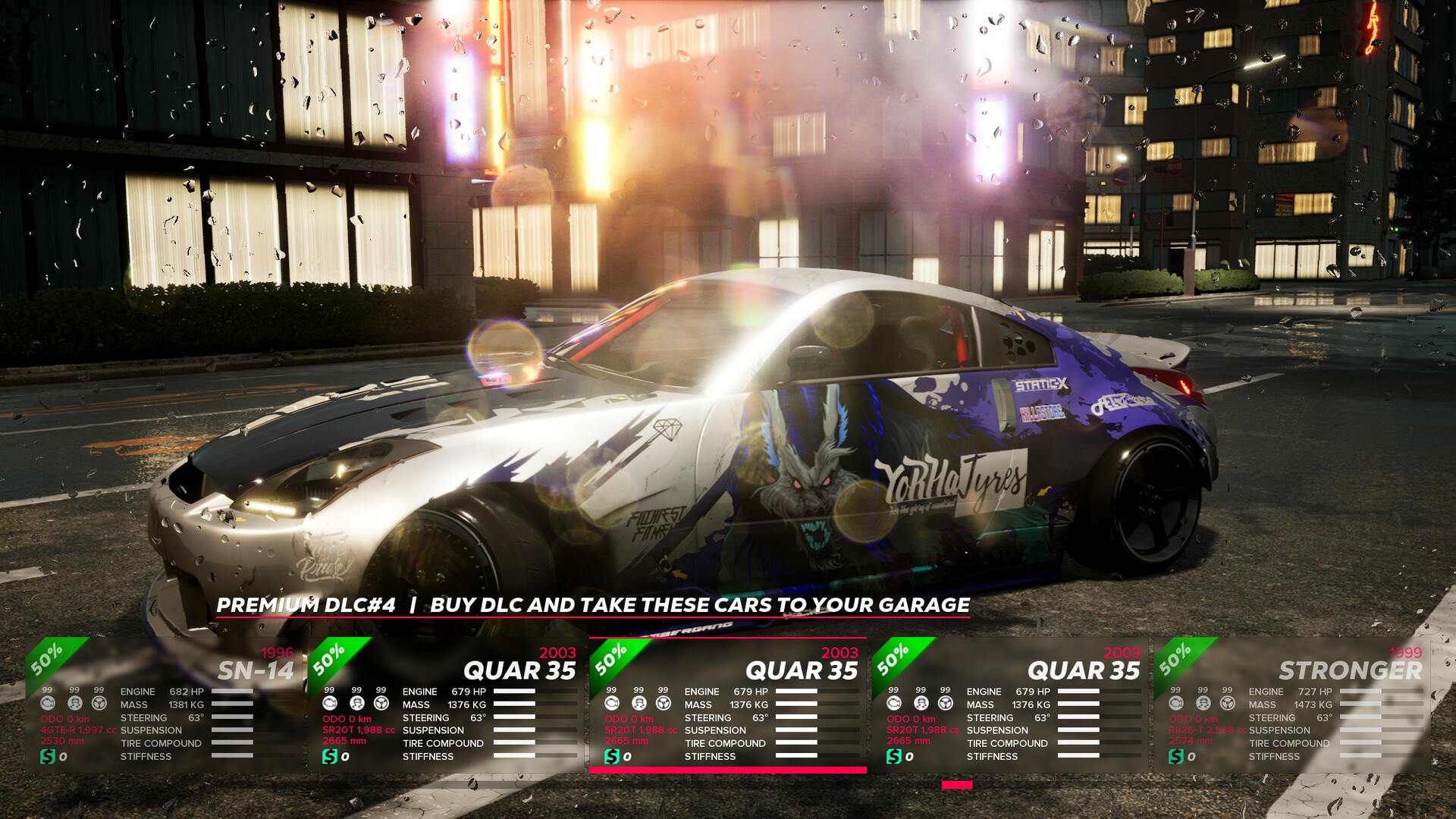The image size is (1456, 819).
Task: Click the engine icon on the SN-14 card
Action: (x=48, y=704)
